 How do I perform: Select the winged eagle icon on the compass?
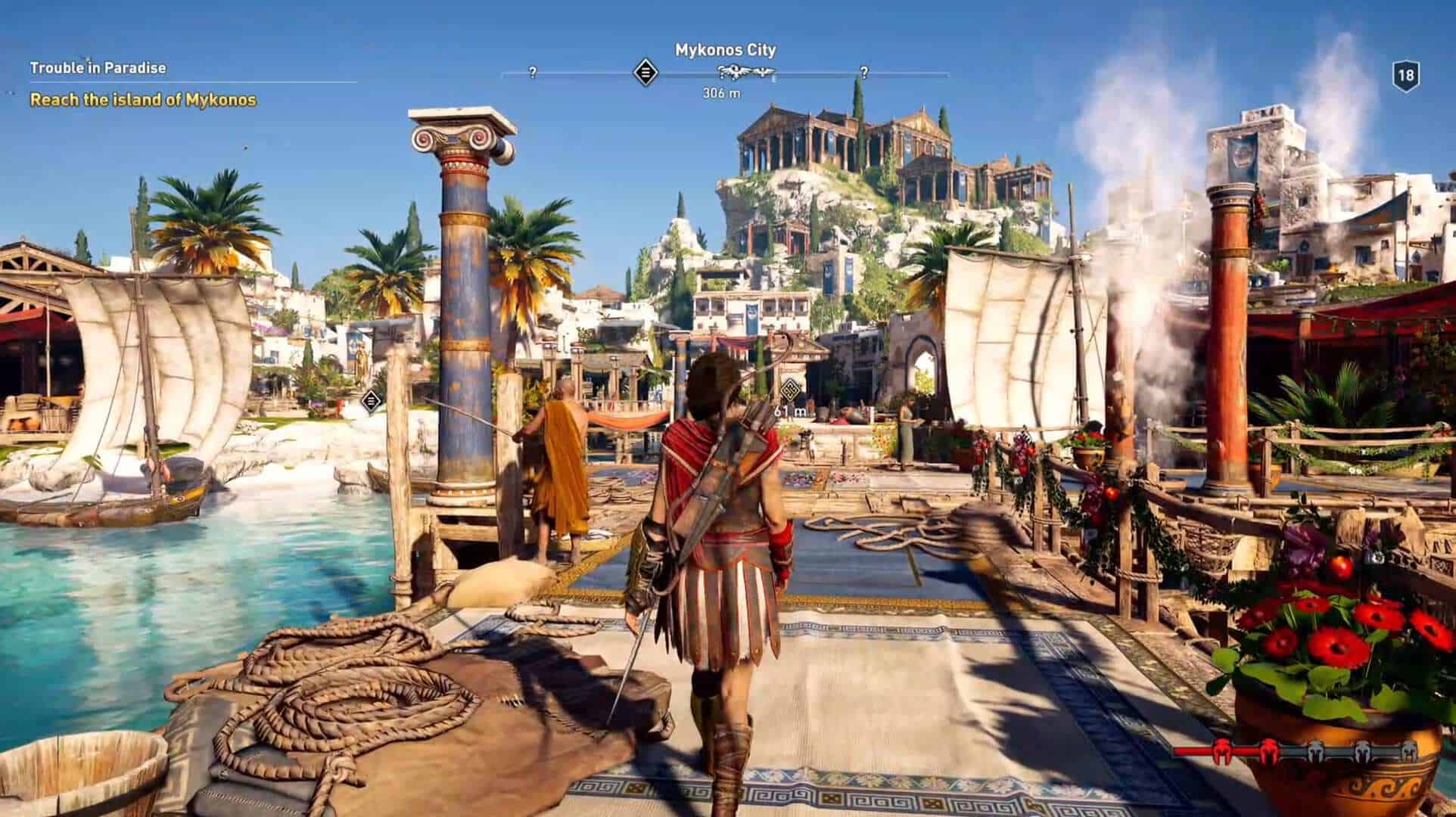click(x=736, y=73)
